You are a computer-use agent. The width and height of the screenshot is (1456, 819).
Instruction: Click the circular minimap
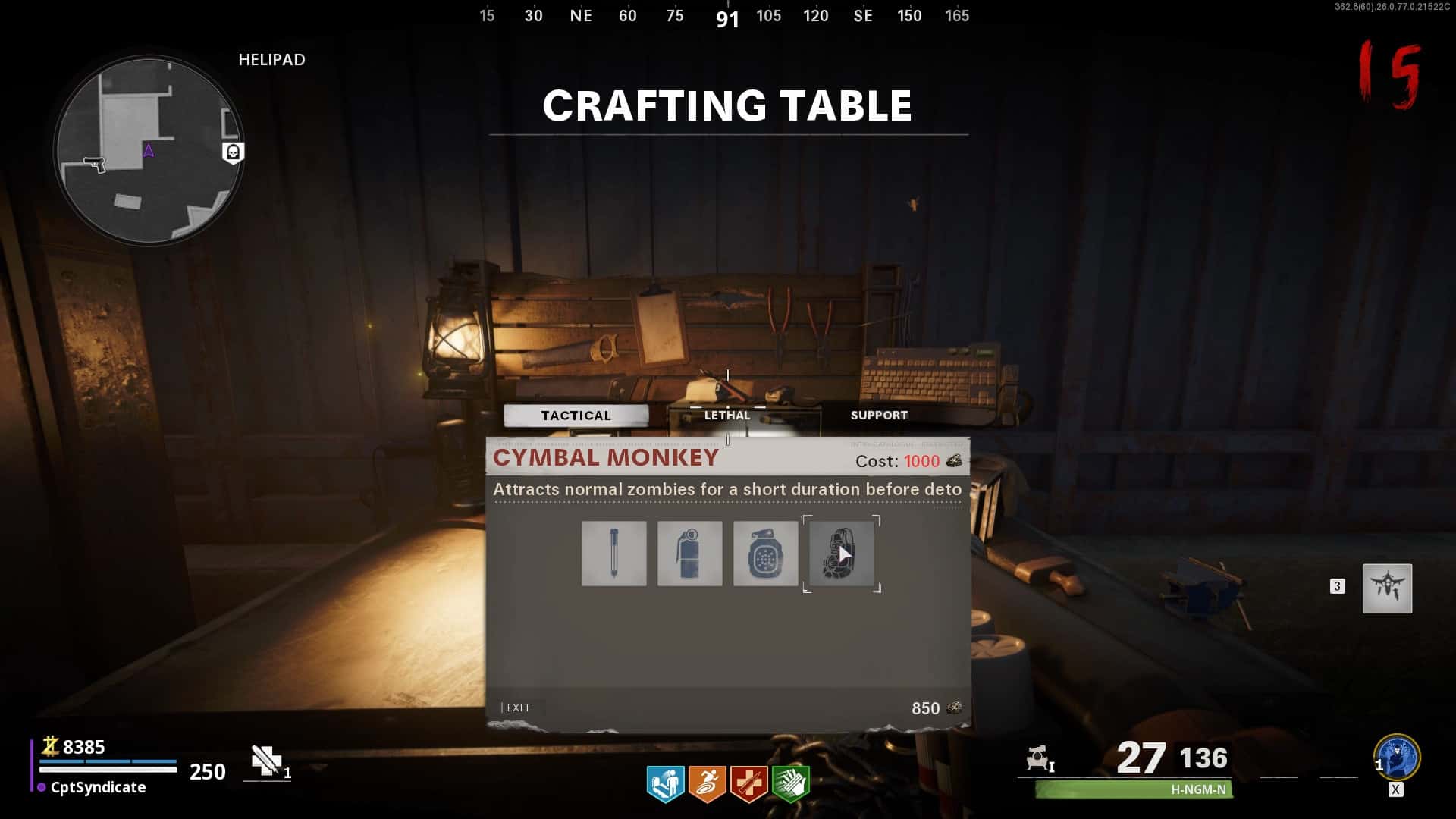coord(149,150)
